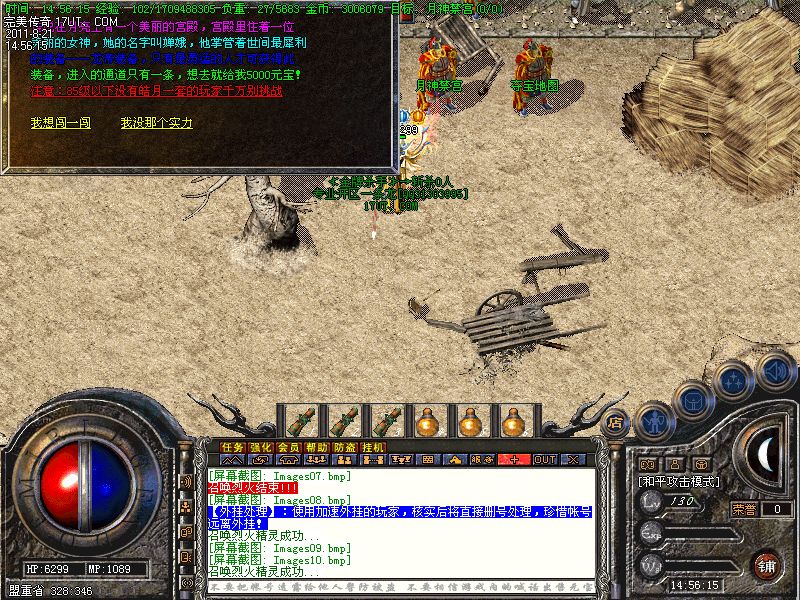This screenshot has width=800, height=600.
Task: Open the 挂机 auto-play tab
Action: click(373, 447)
